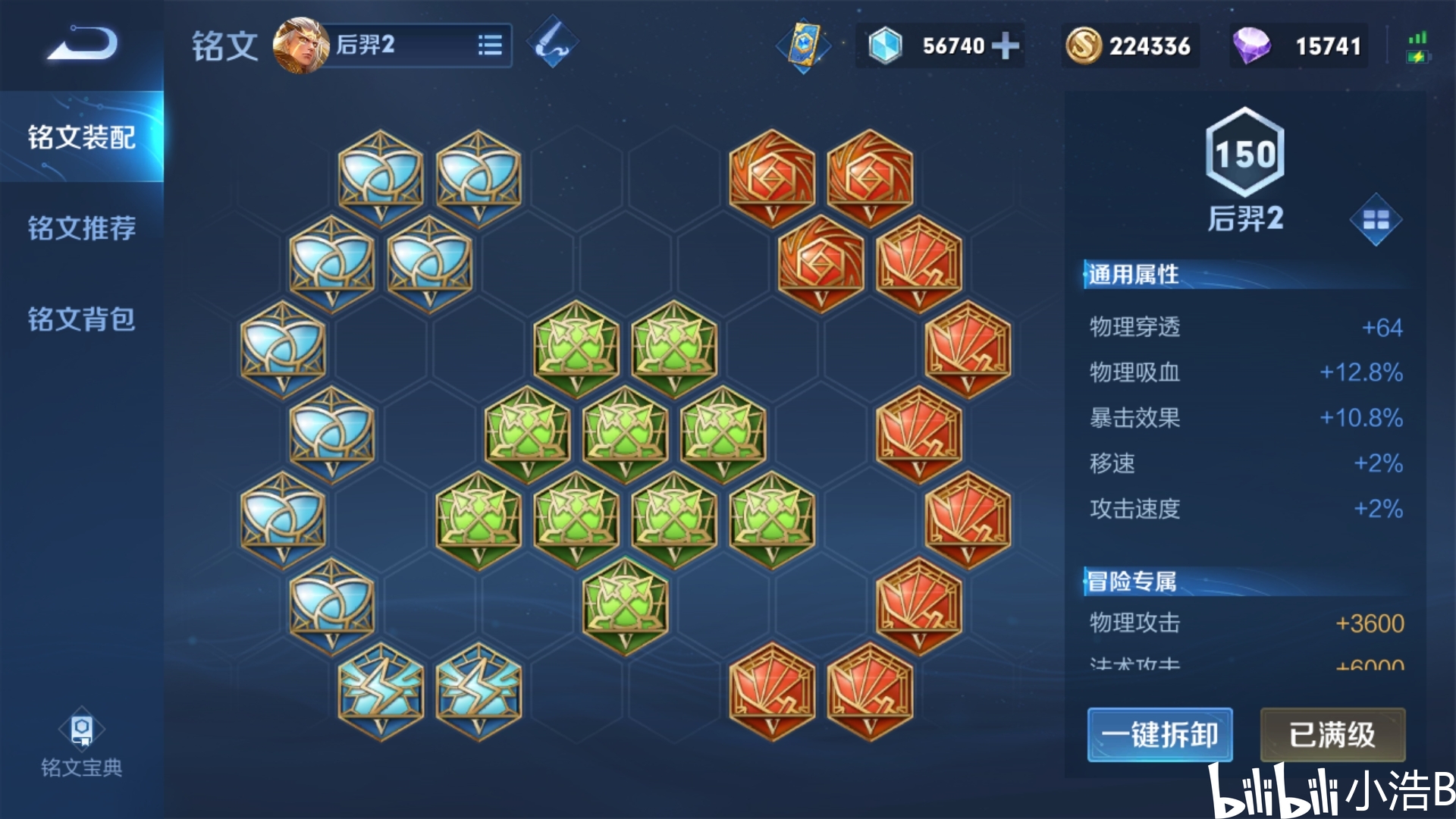Screen dimensions: 1456x819
Task: Select the single bottom green rune
Action: tap(626, 605)
